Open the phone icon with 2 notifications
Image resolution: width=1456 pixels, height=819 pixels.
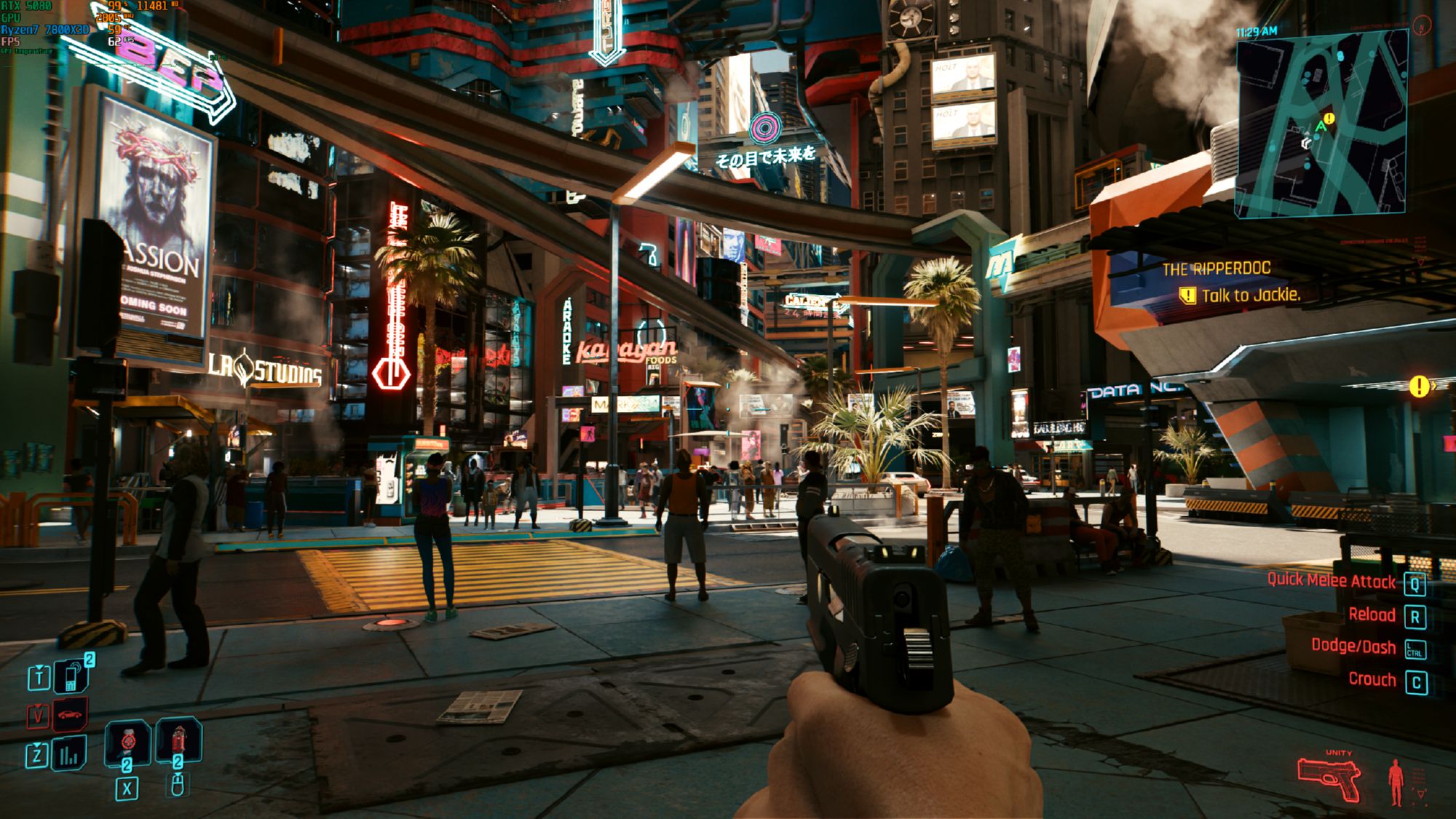tap(72, 676)
